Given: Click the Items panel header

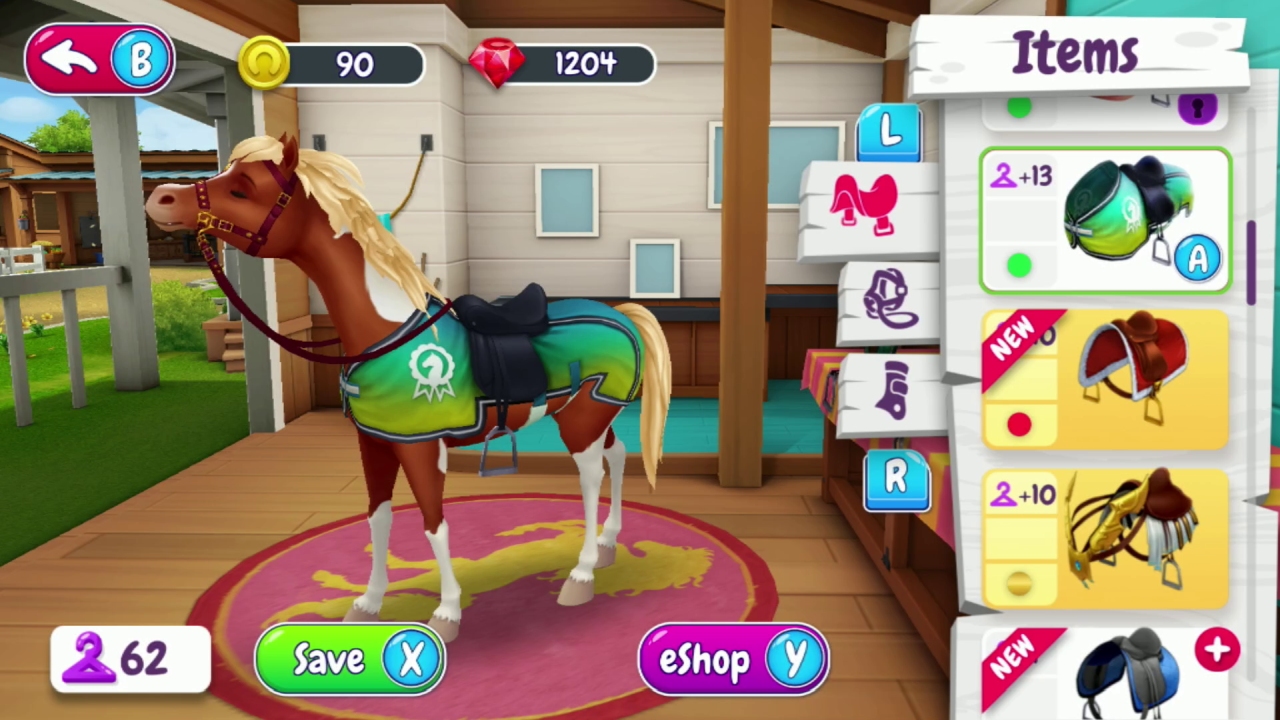Looking at the screenshot, I should (1075, 52).
